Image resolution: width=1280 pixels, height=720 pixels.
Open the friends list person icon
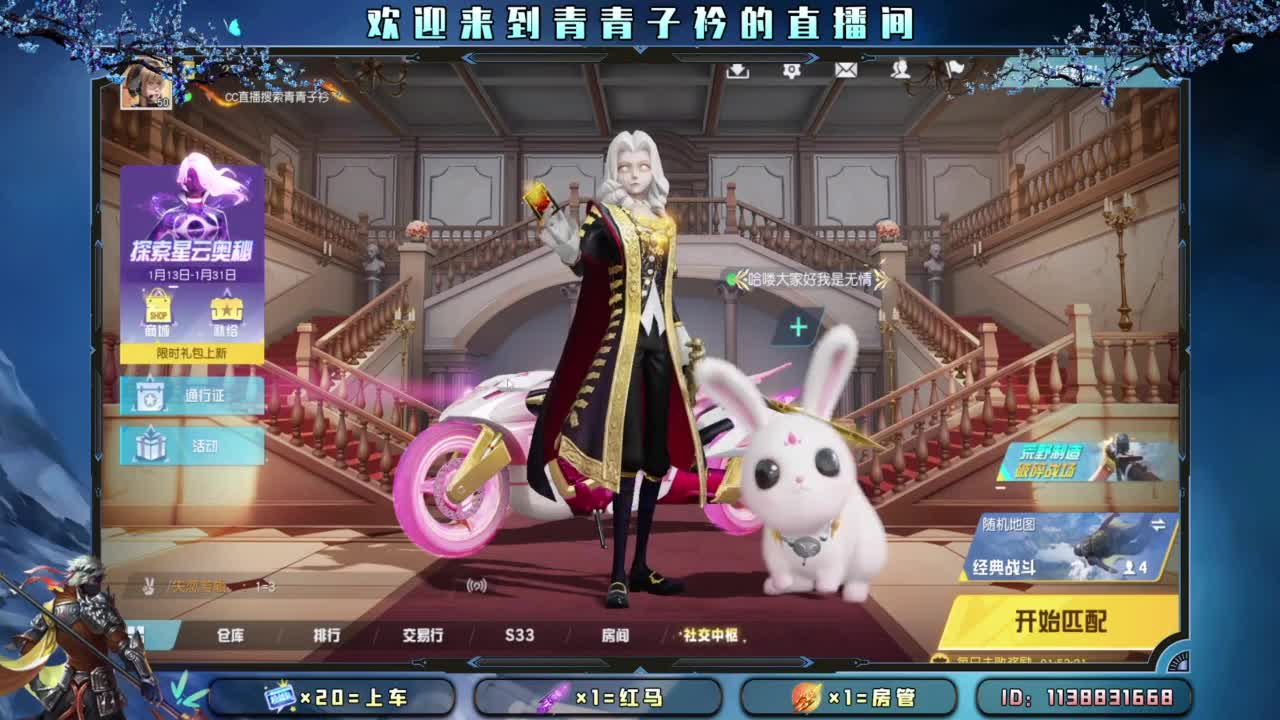[x=900, y=72]
